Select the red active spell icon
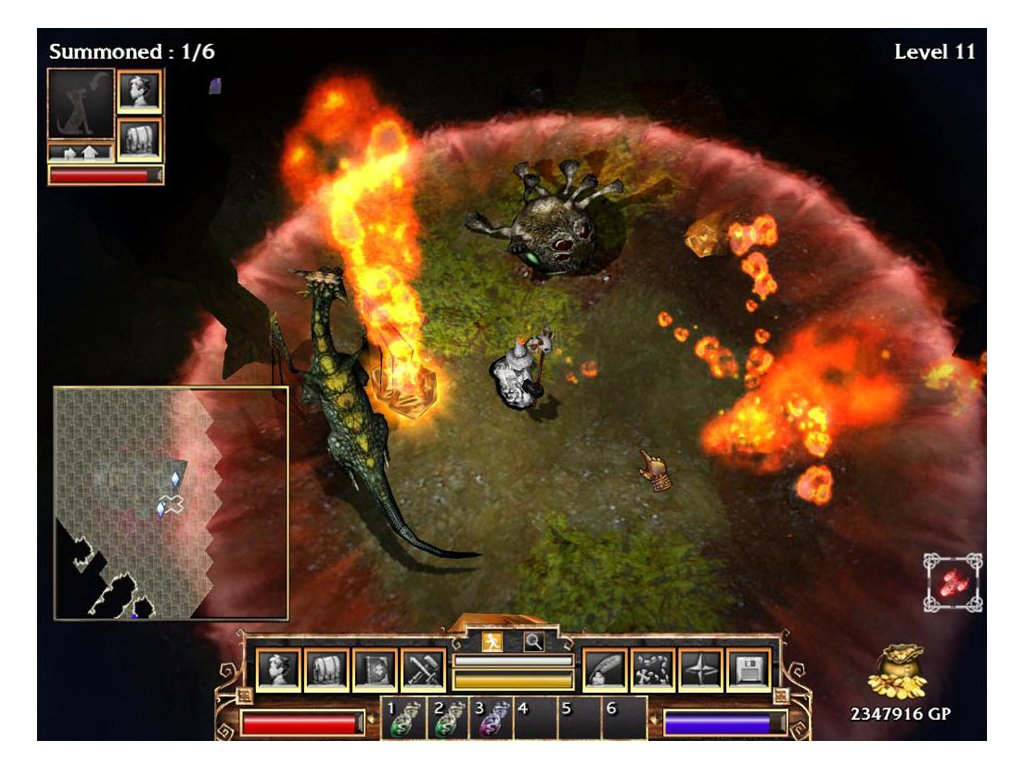This screenshot has height=768, width=1024. 952,583
